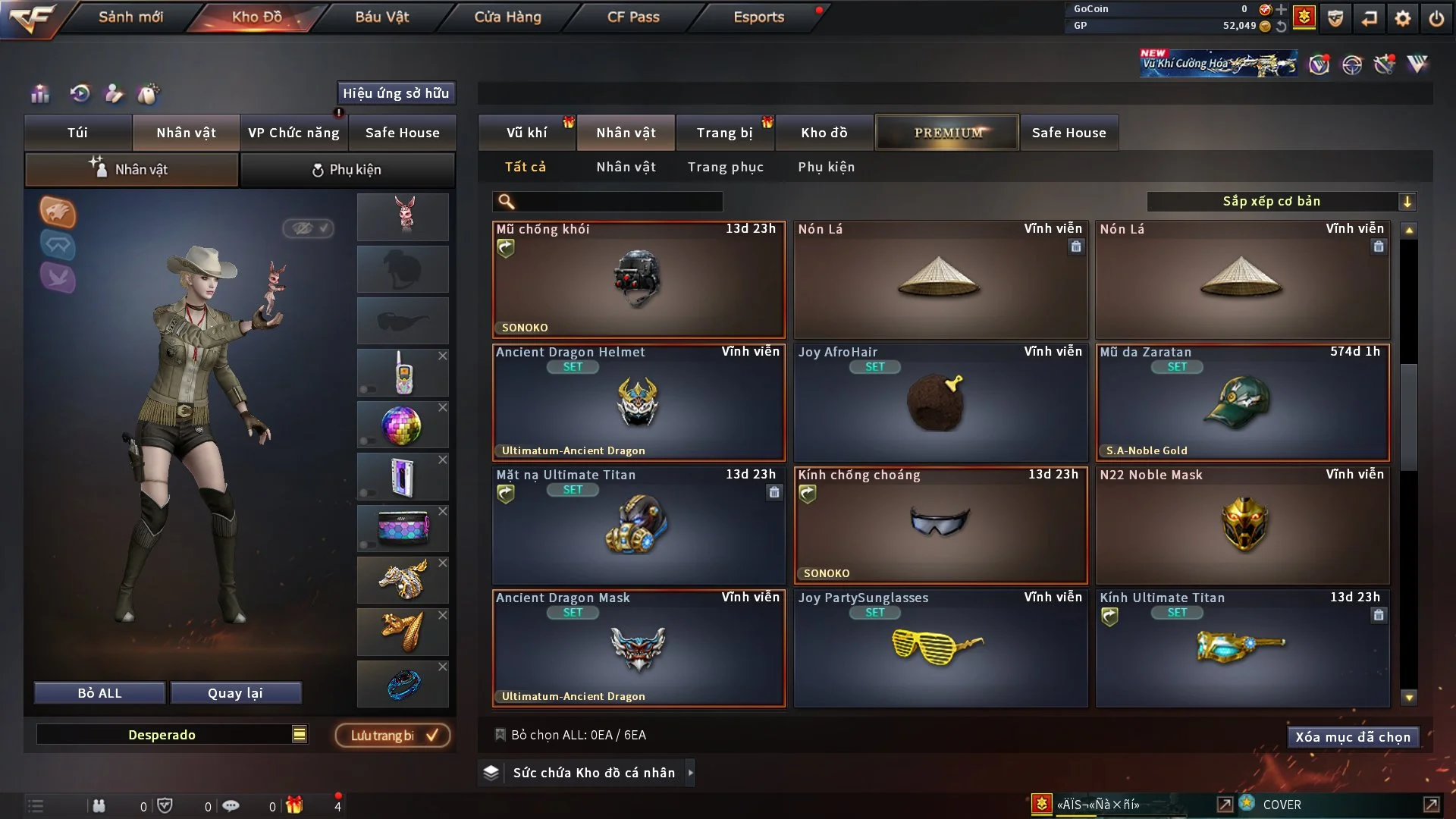Select the Mũ chống khói helmet item

(x=639, y=280)
